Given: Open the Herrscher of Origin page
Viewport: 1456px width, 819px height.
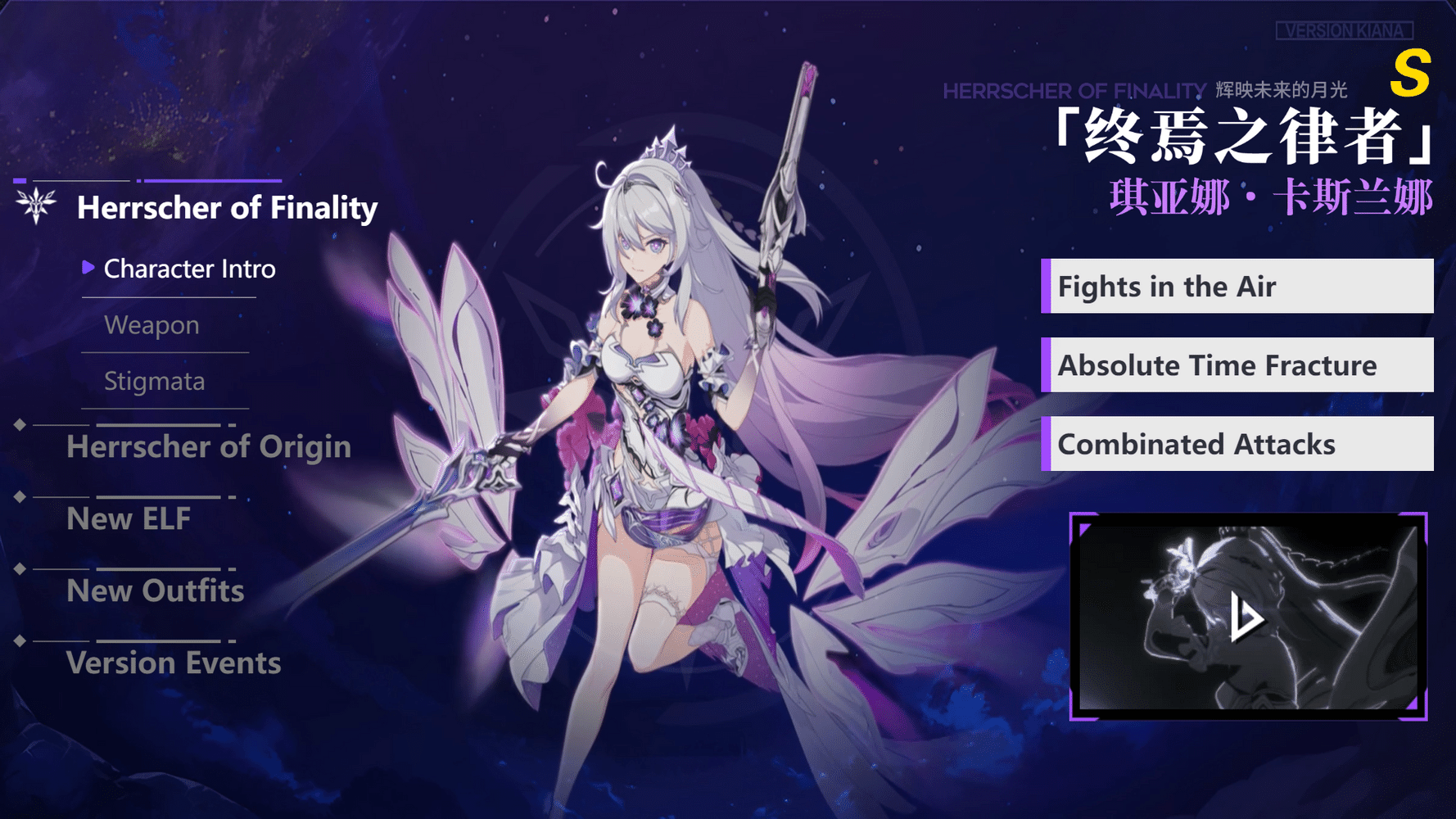Looking at the screenshot, I should 209,447.
